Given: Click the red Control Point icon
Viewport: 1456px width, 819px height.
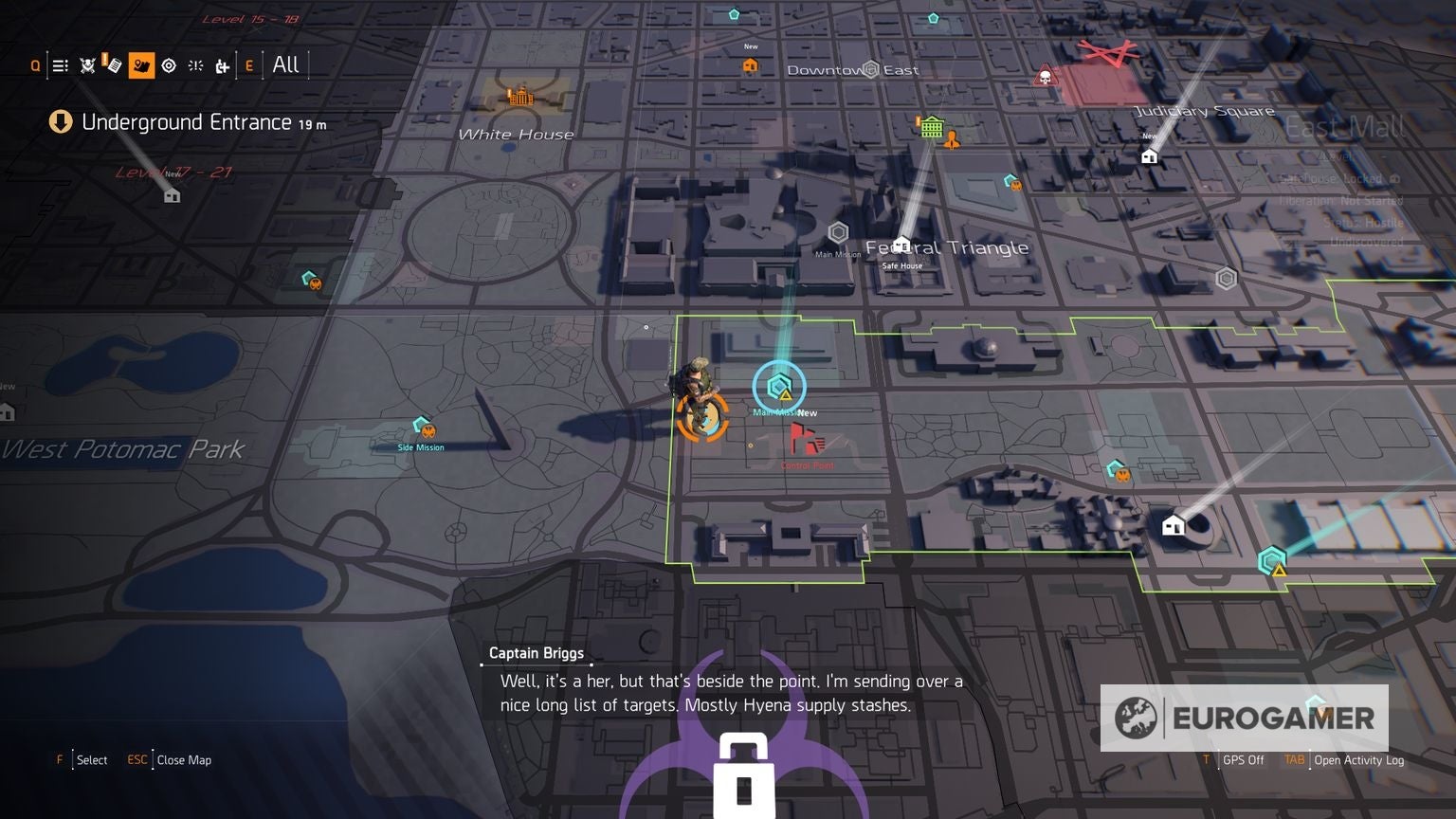Looking at the screenshot, I should (x=805, y=440).
